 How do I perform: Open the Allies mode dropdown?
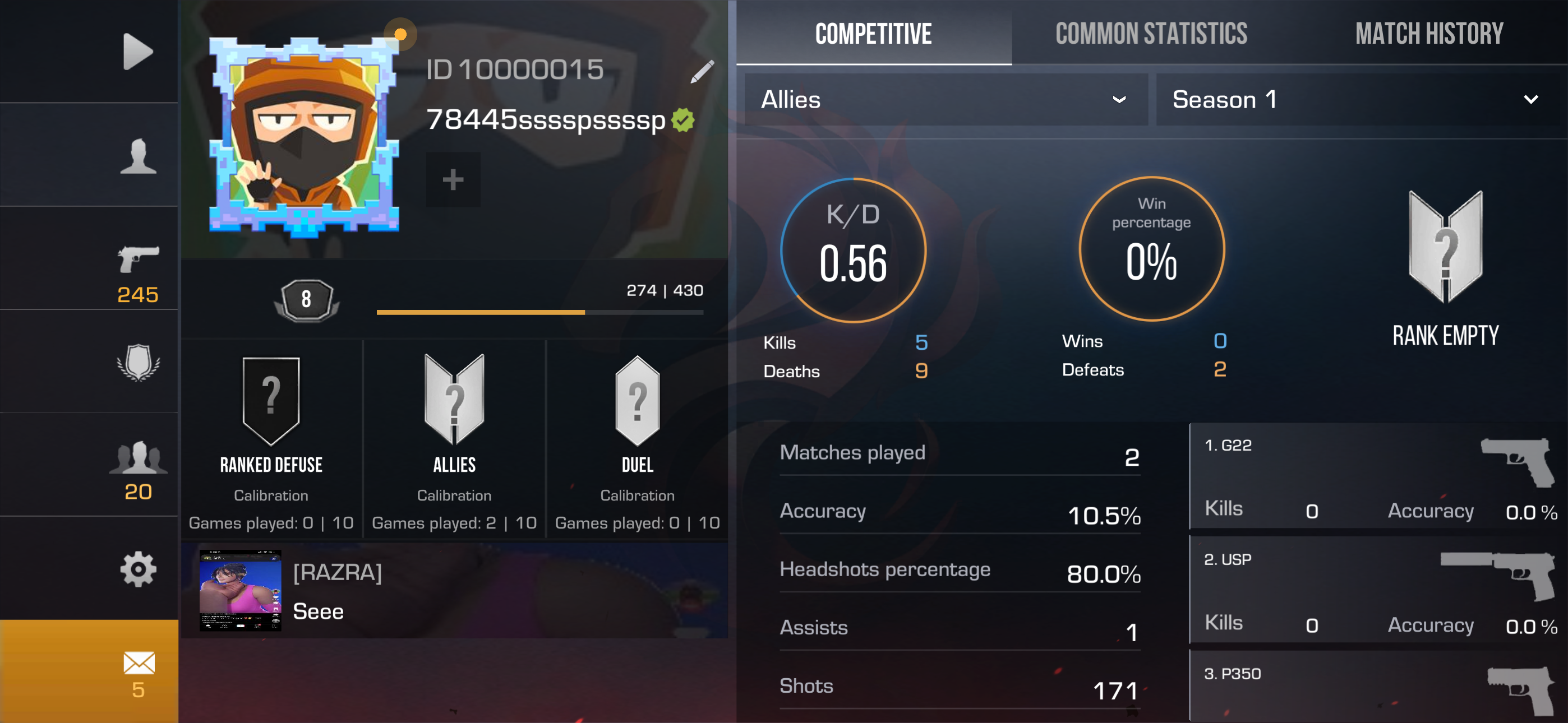click(x=943, y=99)
